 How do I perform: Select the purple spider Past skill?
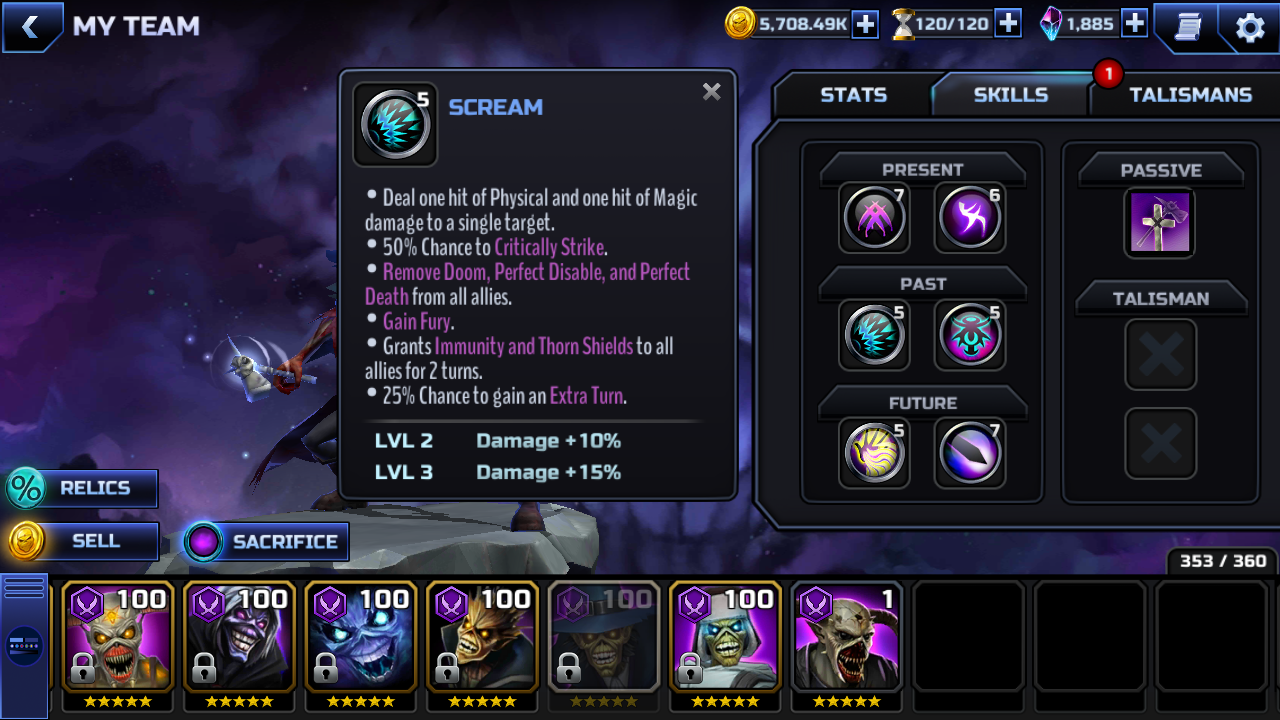click(x=969, y=334)
